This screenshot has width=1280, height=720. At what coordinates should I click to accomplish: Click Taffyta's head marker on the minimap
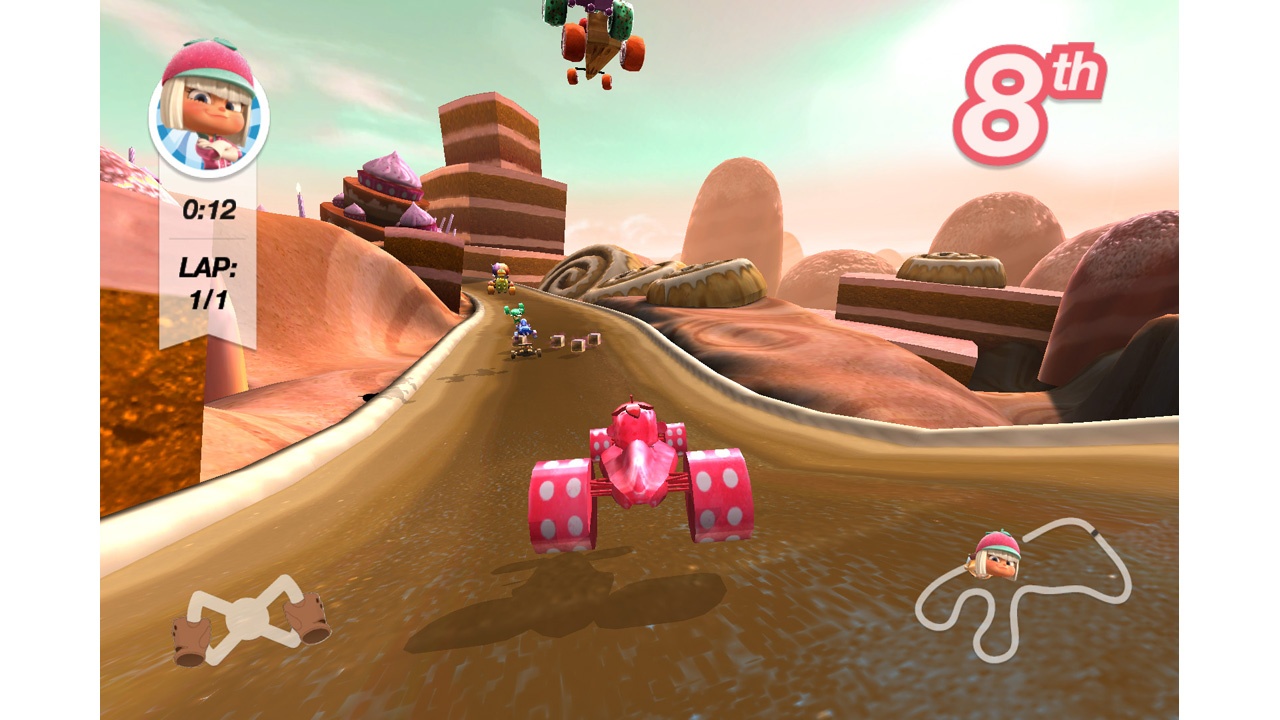click(994, 555)
